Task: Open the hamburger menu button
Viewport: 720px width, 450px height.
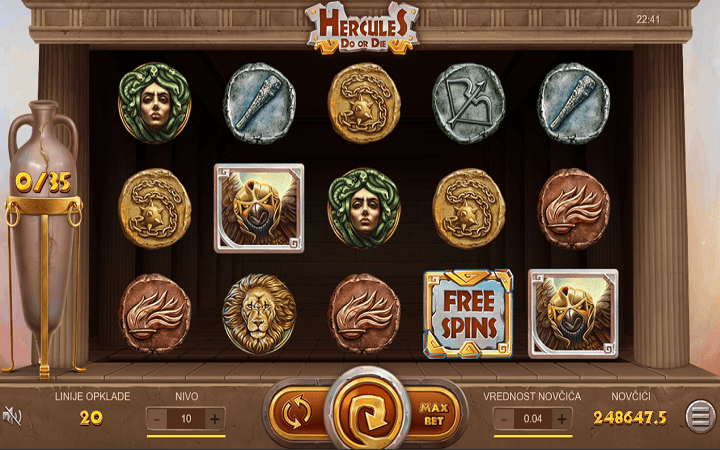Action: pos(699,415)
